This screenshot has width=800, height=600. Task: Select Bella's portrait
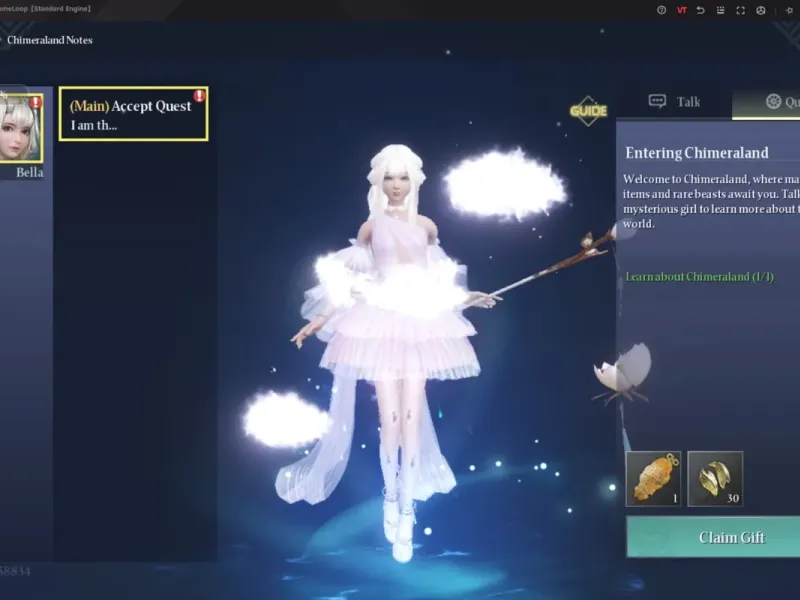pos(20,127)
